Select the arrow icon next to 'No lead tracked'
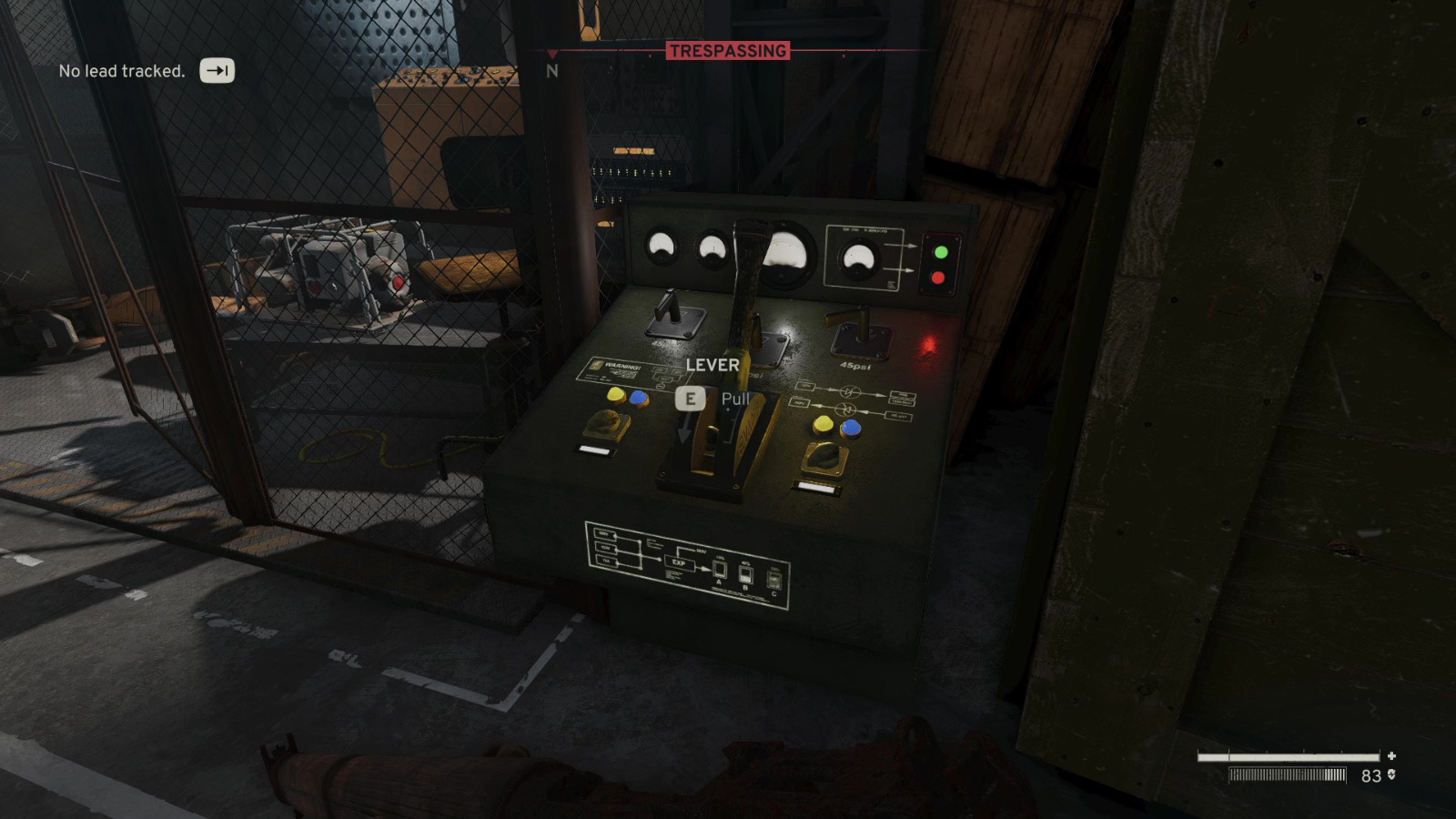The height and width of the screenshot is (819, 1456). click(216, 70)
